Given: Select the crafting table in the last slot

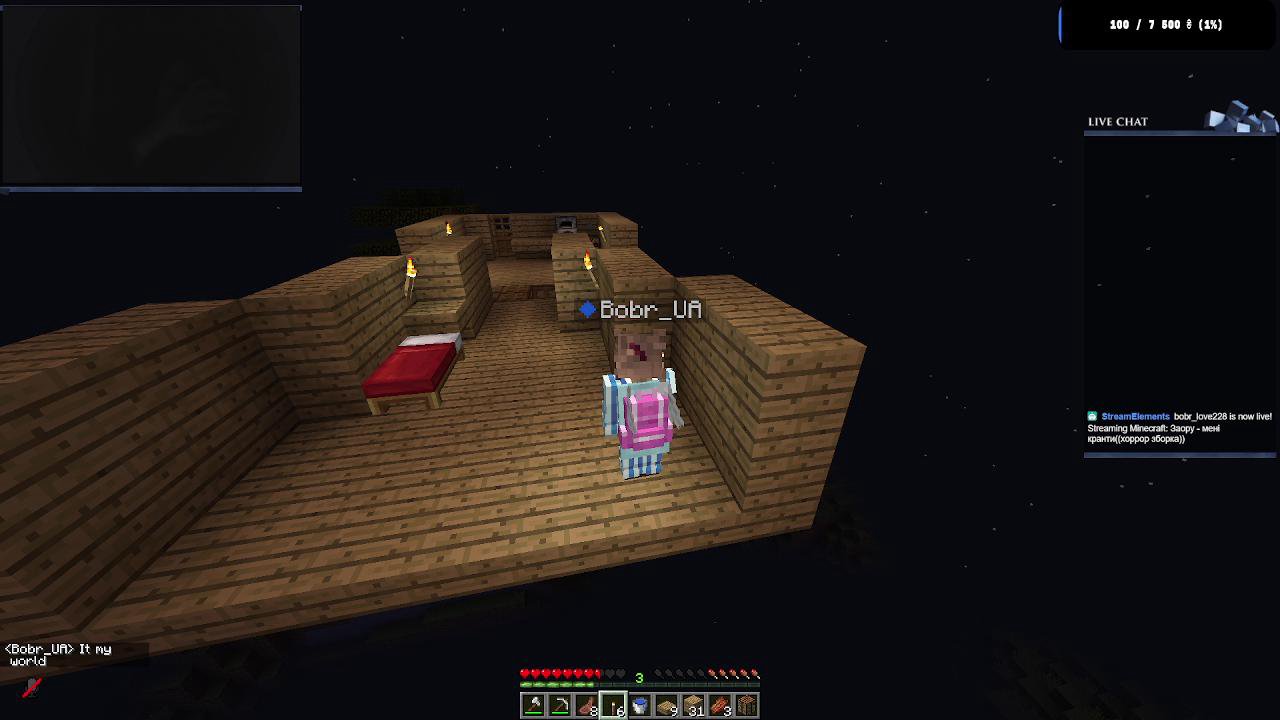Looking at the screenshot, I should click(747, 703).
